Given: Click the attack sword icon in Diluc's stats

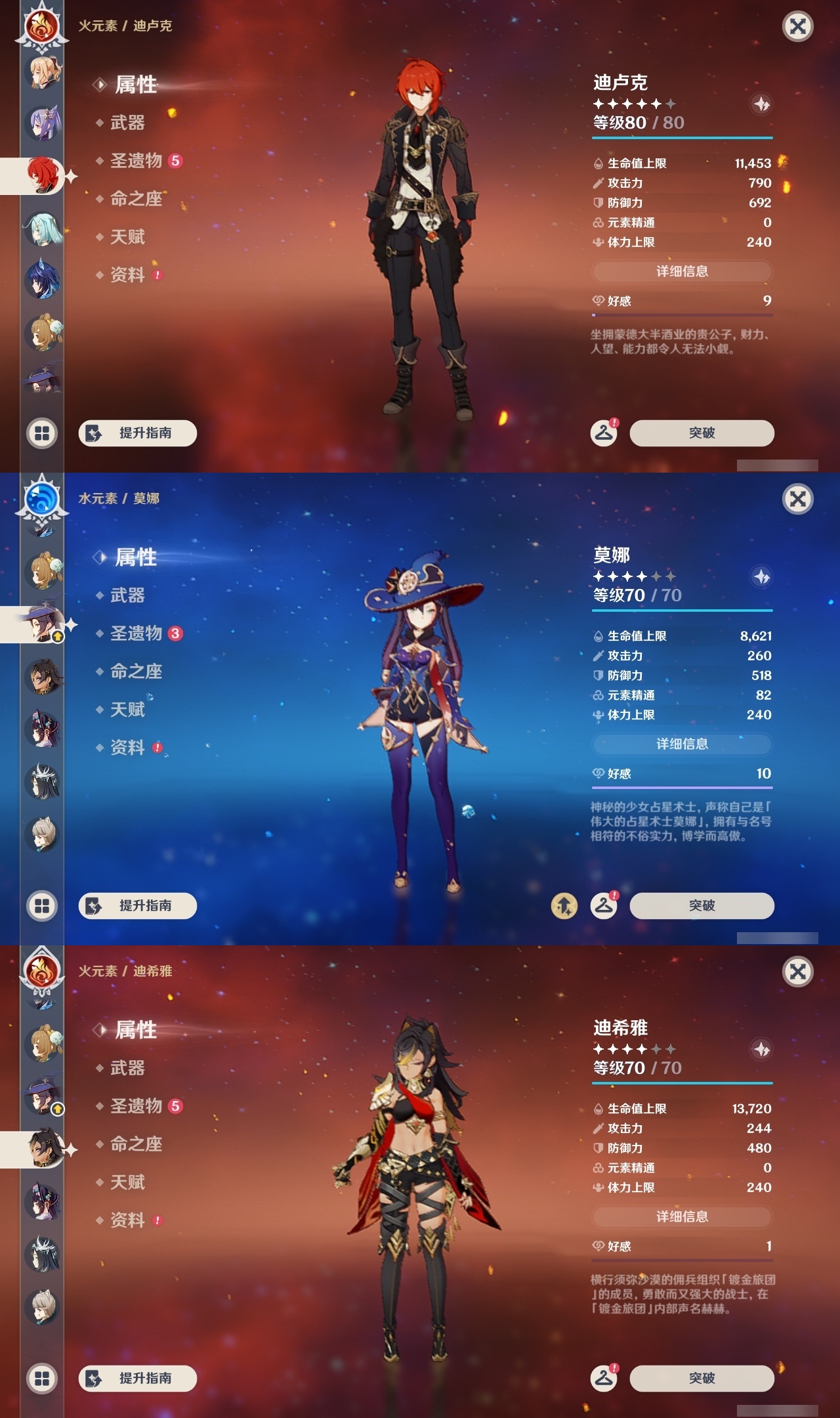Looking at the screenshot, I should pos(597,184).
